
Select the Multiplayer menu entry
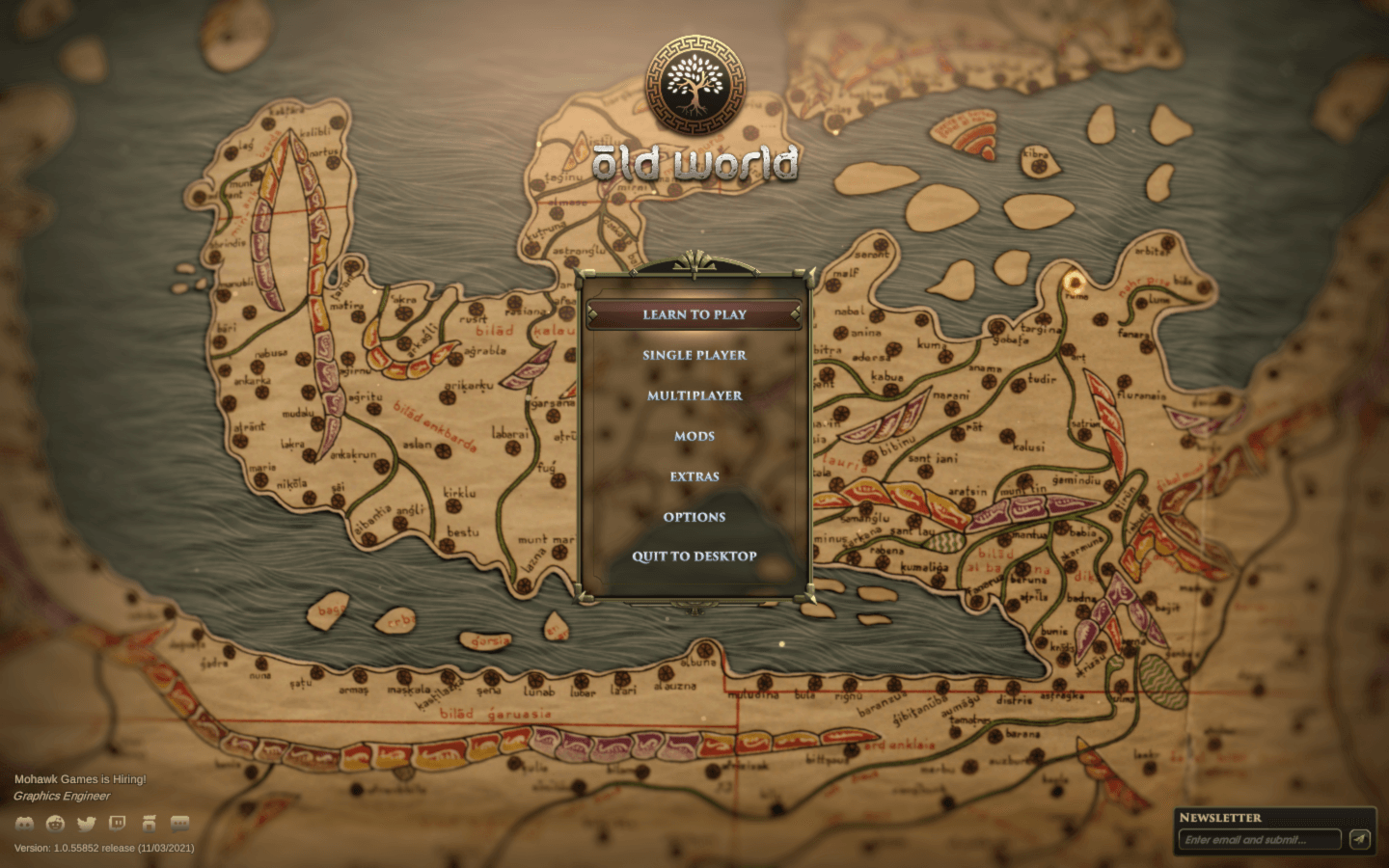(x=694, y=395)
